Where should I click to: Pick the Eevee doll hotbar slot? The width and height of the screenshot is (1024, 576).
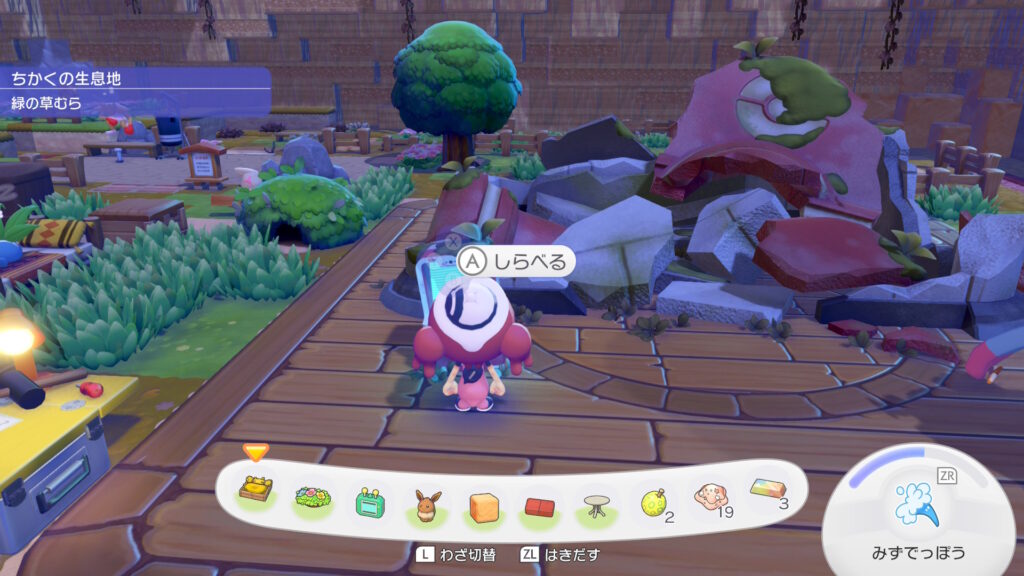point(428,504)
